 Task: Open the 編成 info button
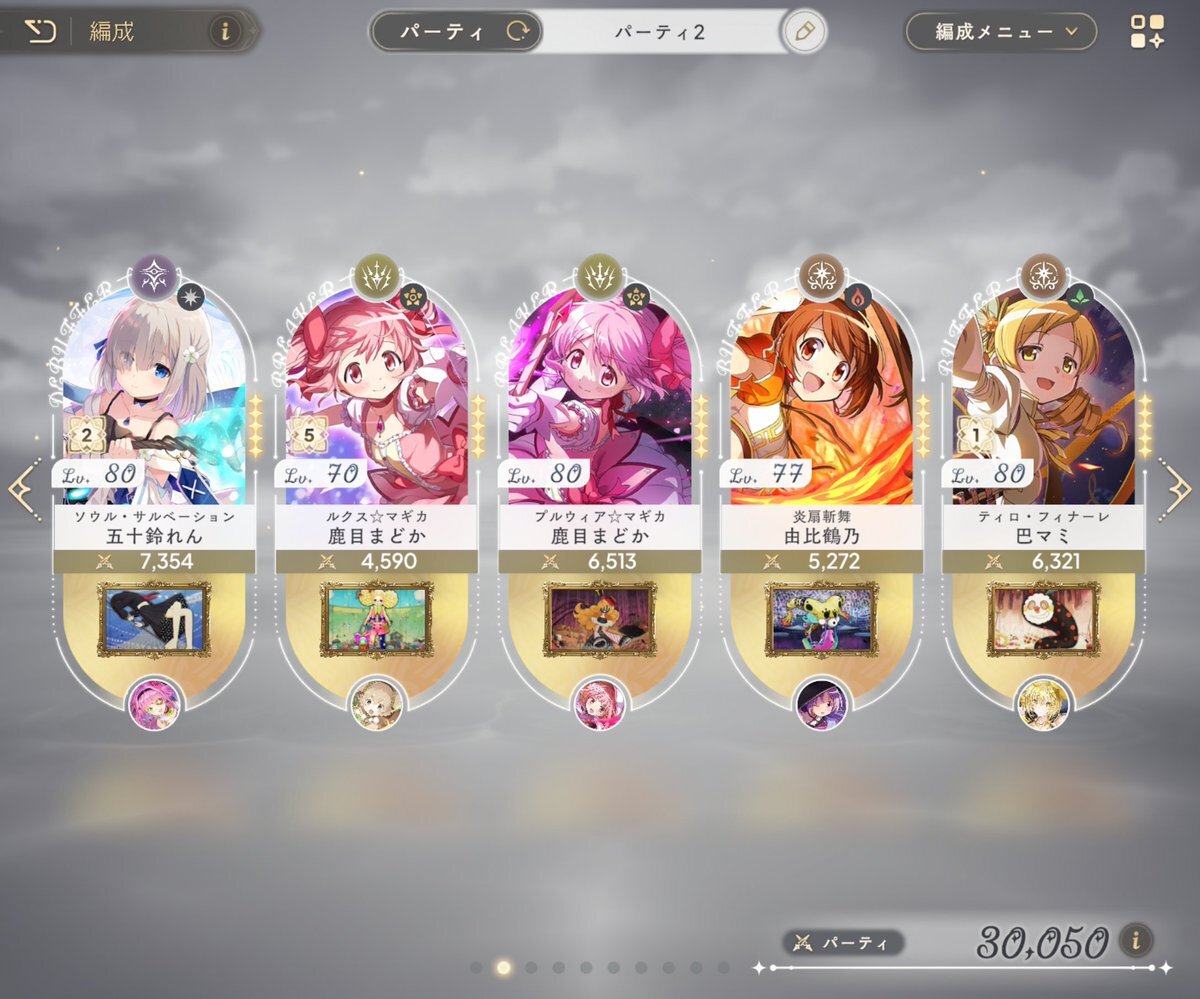point(224,32)
